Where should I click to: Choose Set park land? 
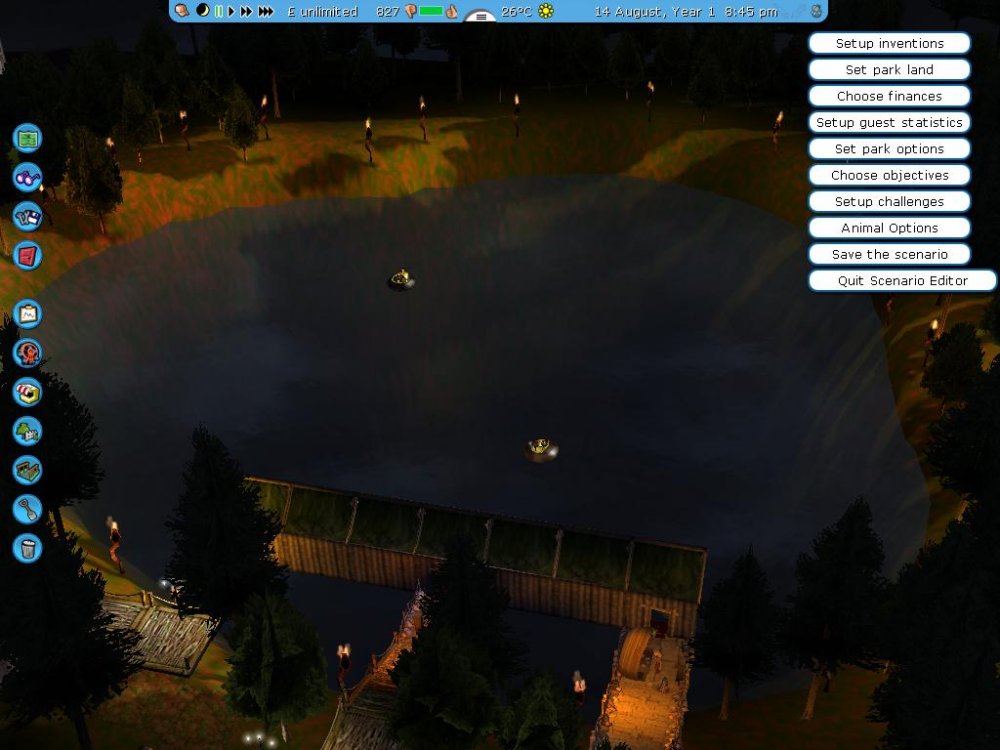(x=889, y=70)
